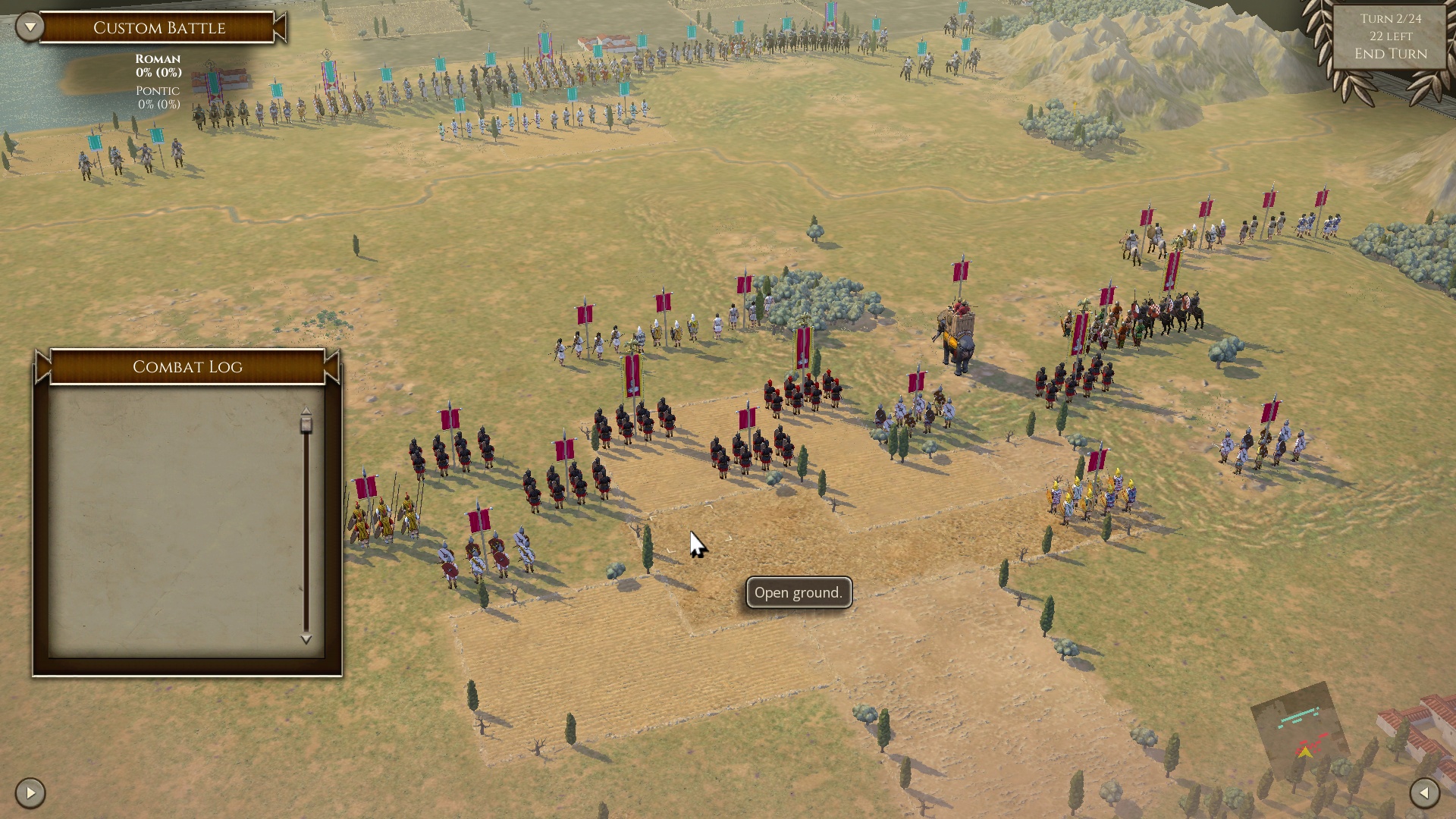End the current turn

pos(1390,54)
